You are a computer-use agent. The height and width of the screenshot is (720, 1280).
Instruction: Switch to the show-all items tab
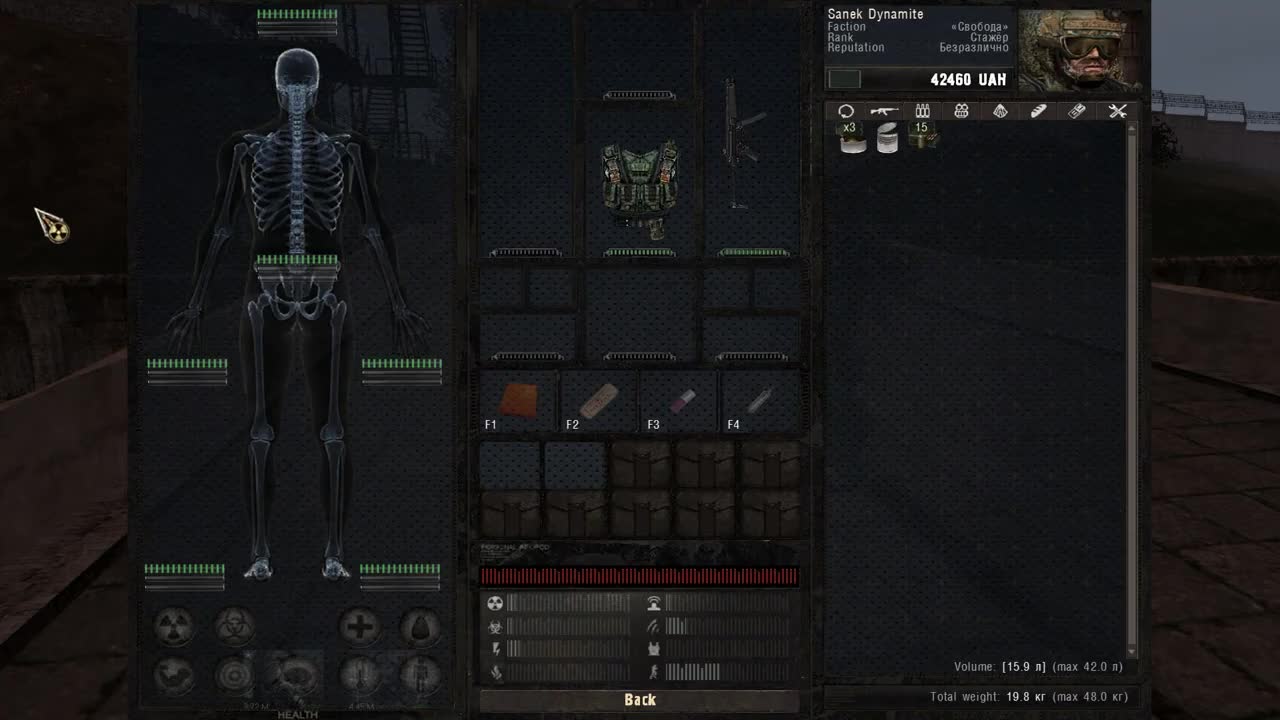(846, 111)
